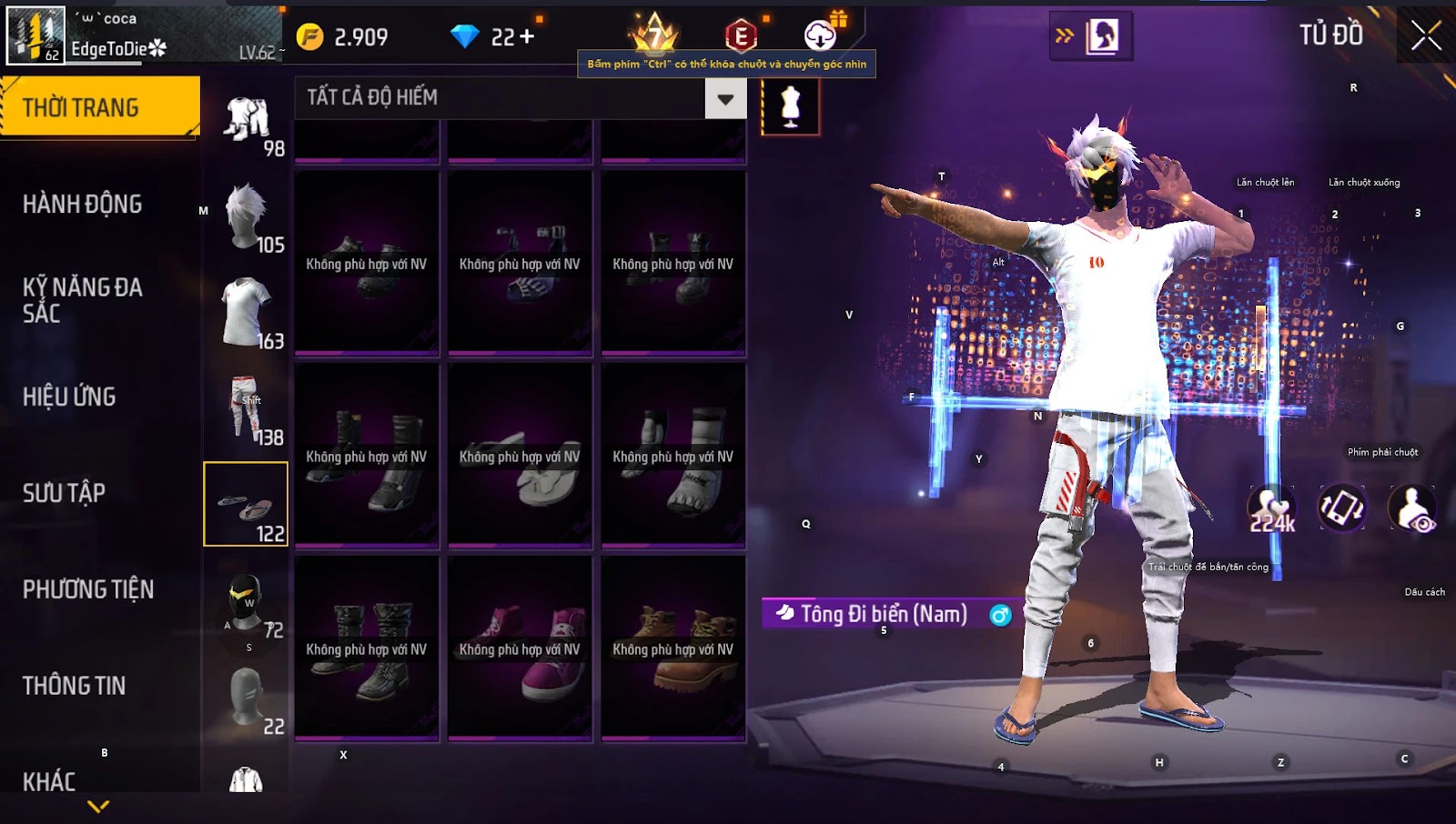Click the mannequin outfit preview button
The width and height of the screenshot is (1456, 824).
(x=790, y=106)
